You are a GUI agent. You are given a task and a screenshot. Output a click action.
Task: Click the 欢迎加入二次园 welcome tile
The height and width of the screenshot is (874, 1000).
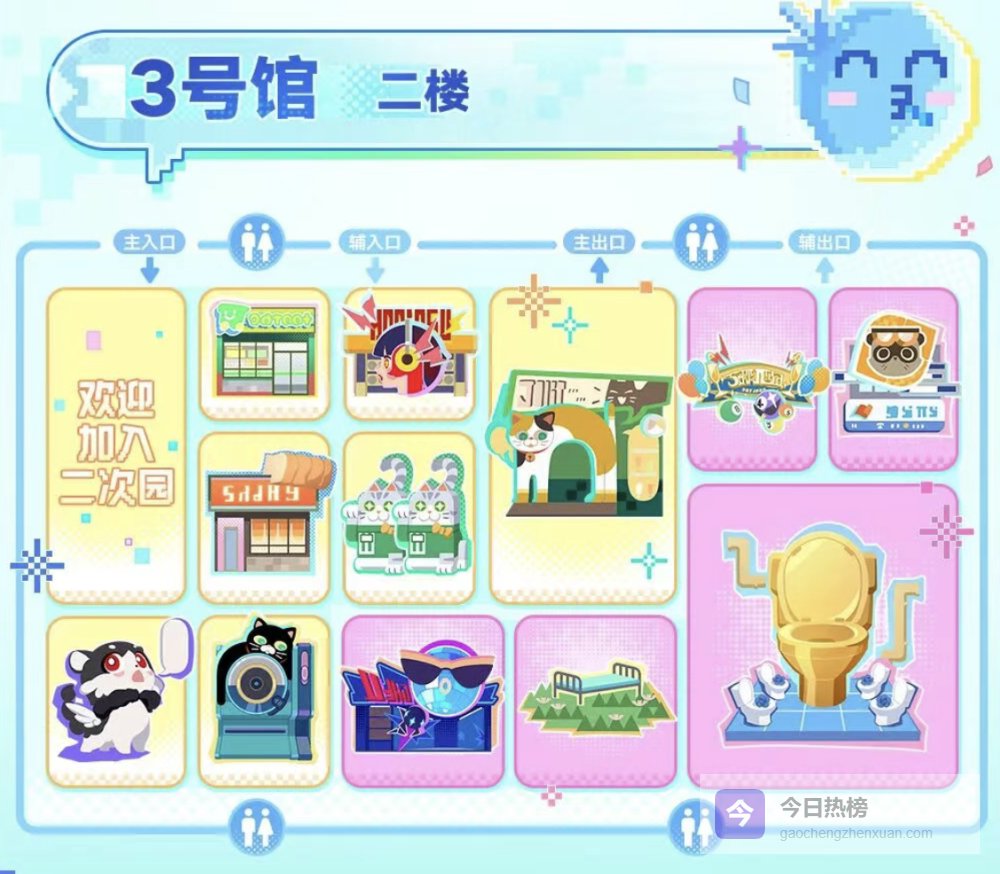click(x=116, y=445)
